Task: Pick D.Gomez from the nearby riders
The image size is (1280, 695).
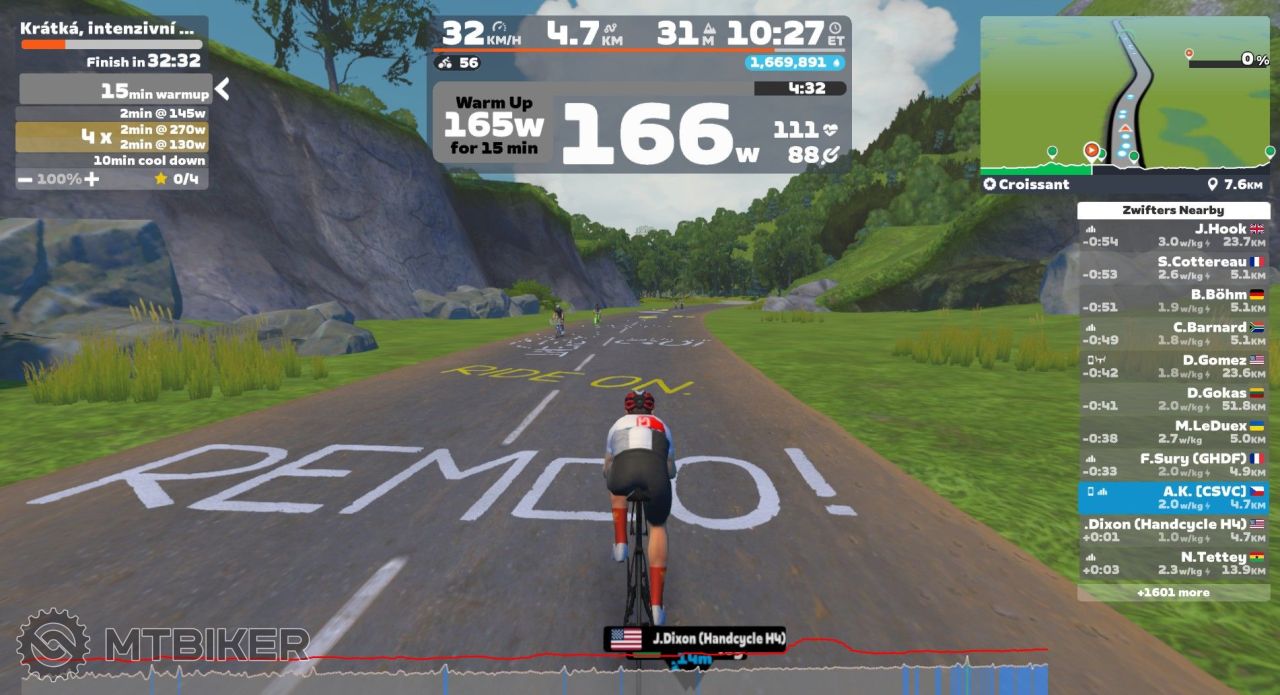Action: (x=1174, y=366)
